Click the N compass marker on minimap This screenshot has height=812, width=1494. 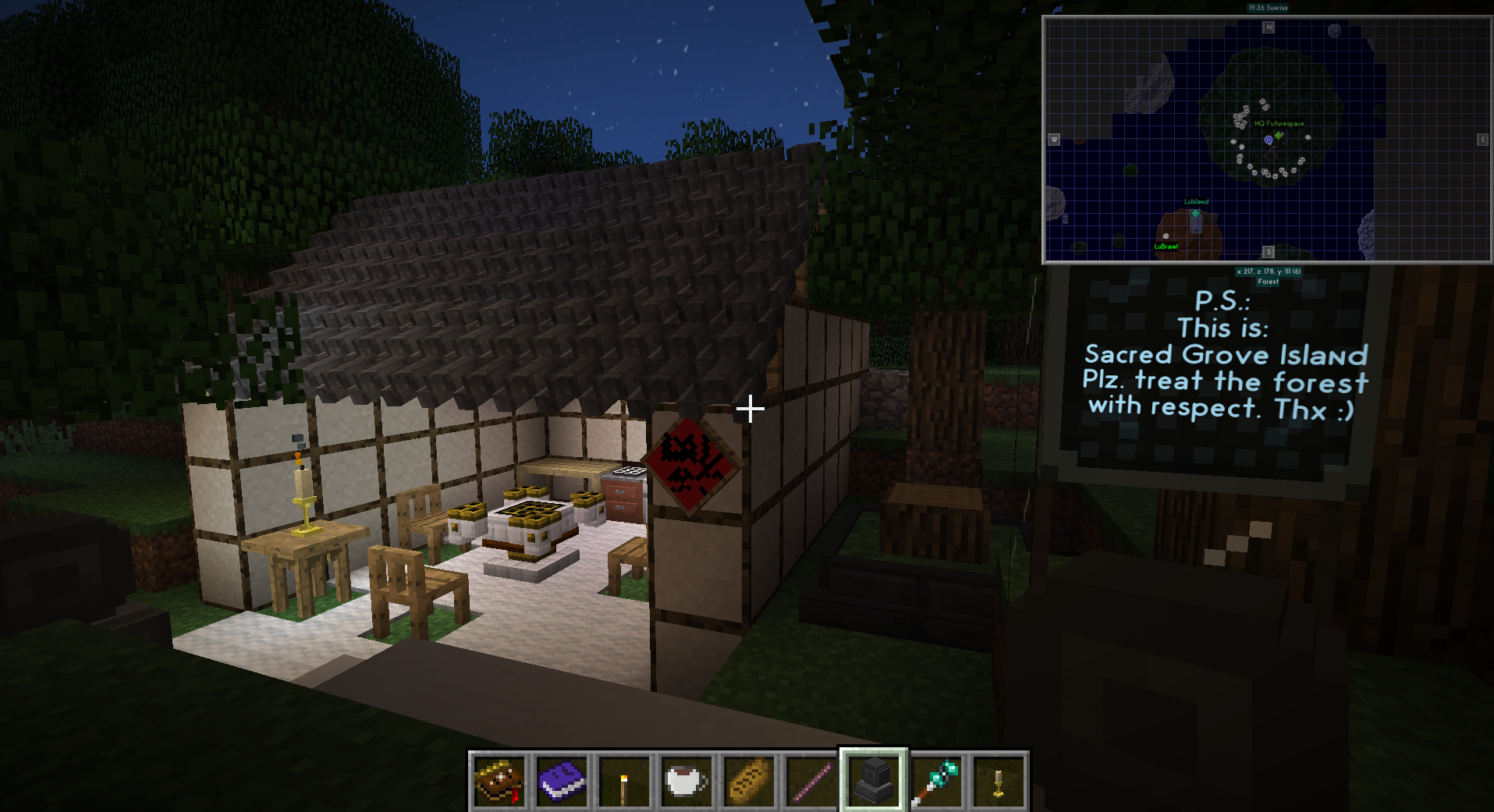1269,27
